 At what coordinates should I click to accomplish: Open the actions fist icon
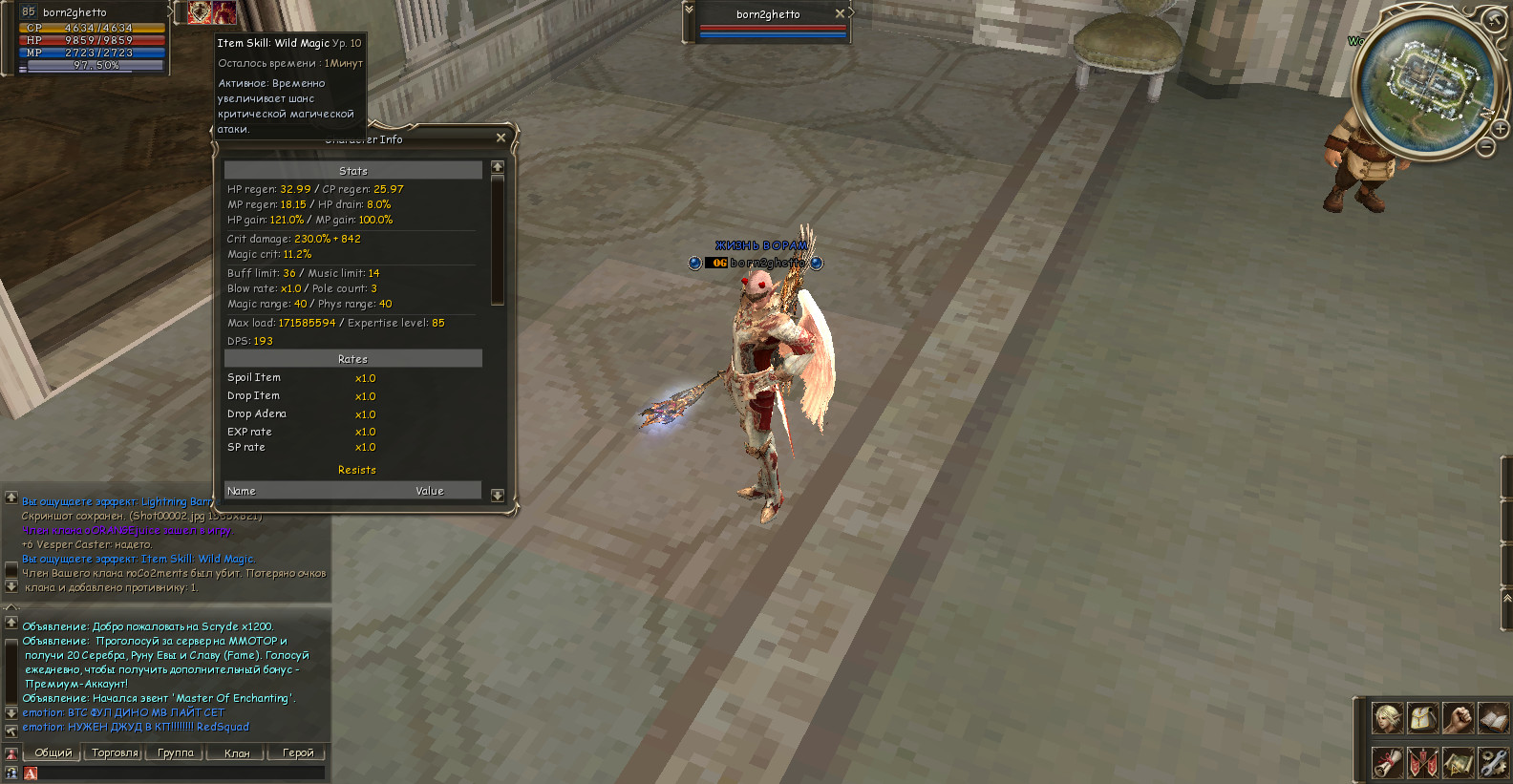[1458, 718]
